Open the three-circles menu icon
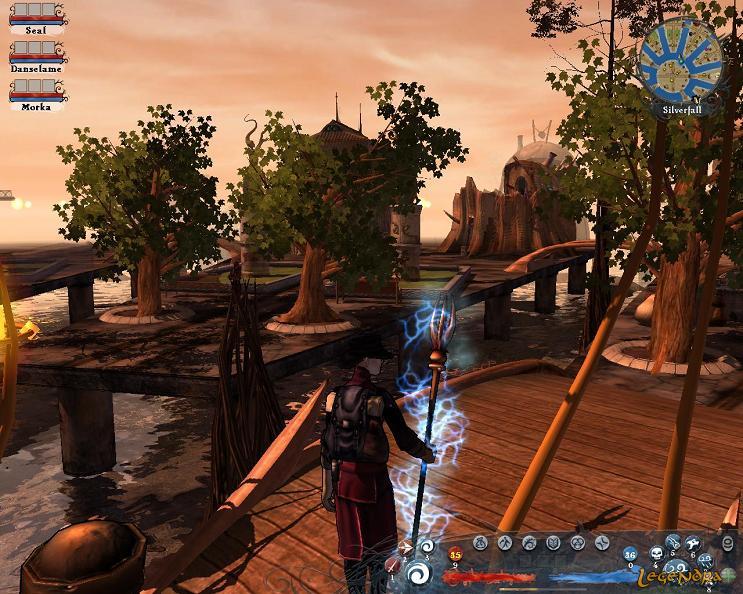 (577, 543)
